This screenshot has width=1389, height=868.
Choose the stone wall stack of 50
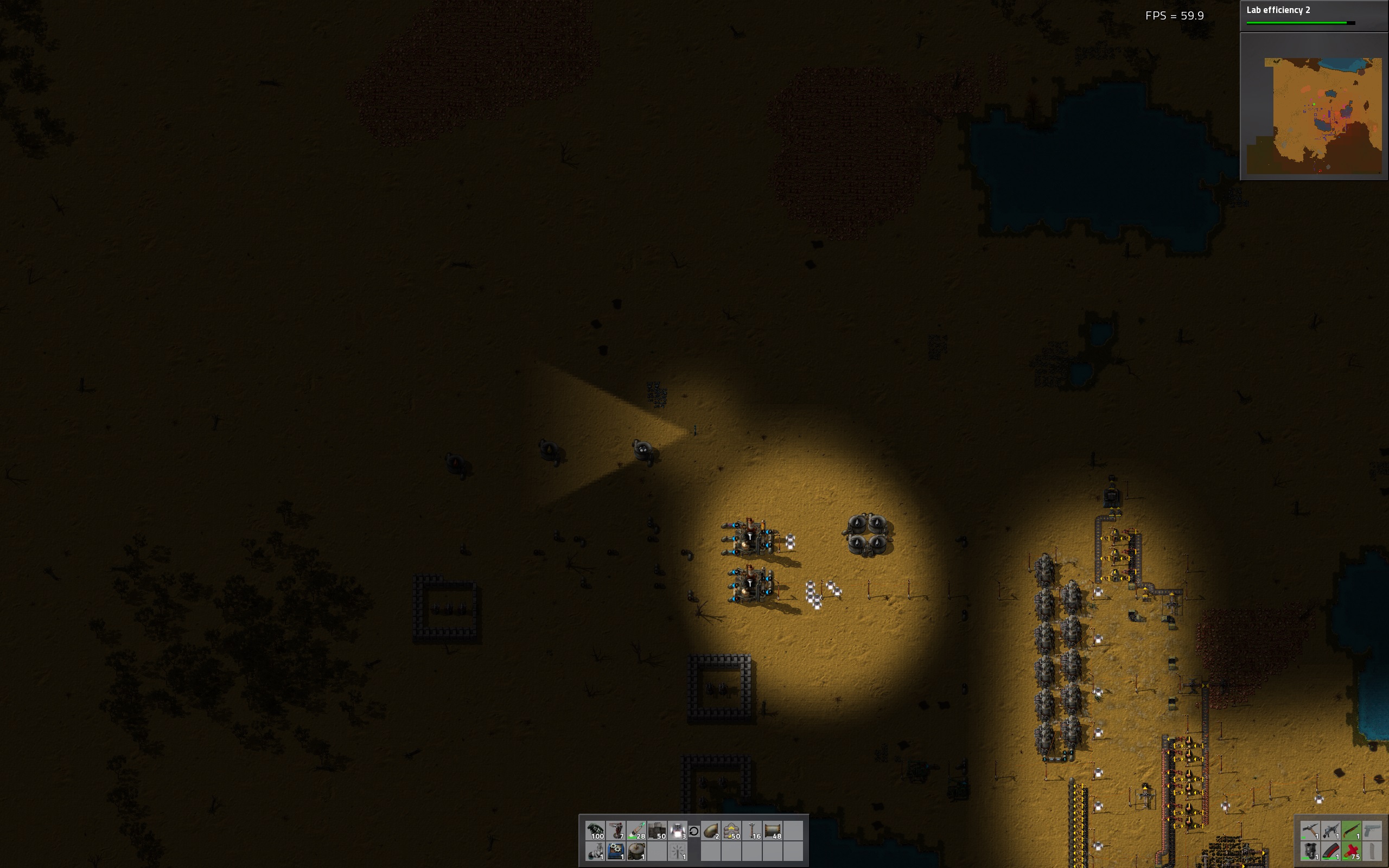click(657, 831)
